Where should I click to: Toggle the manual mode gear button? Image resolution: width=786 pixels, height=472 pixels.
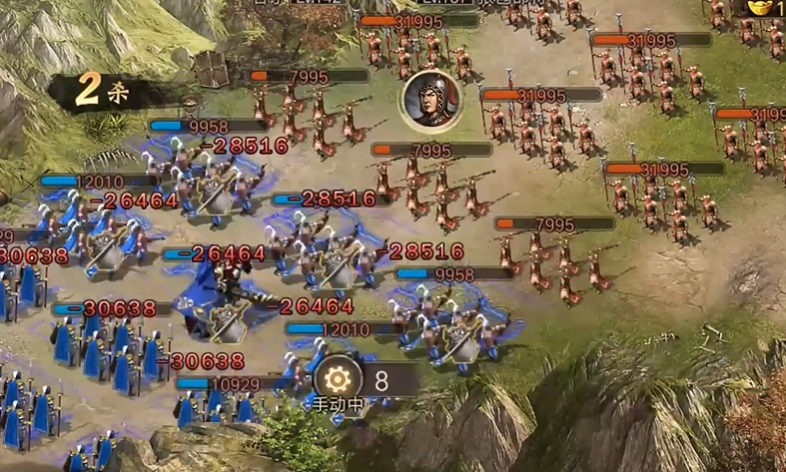(339, 379)
